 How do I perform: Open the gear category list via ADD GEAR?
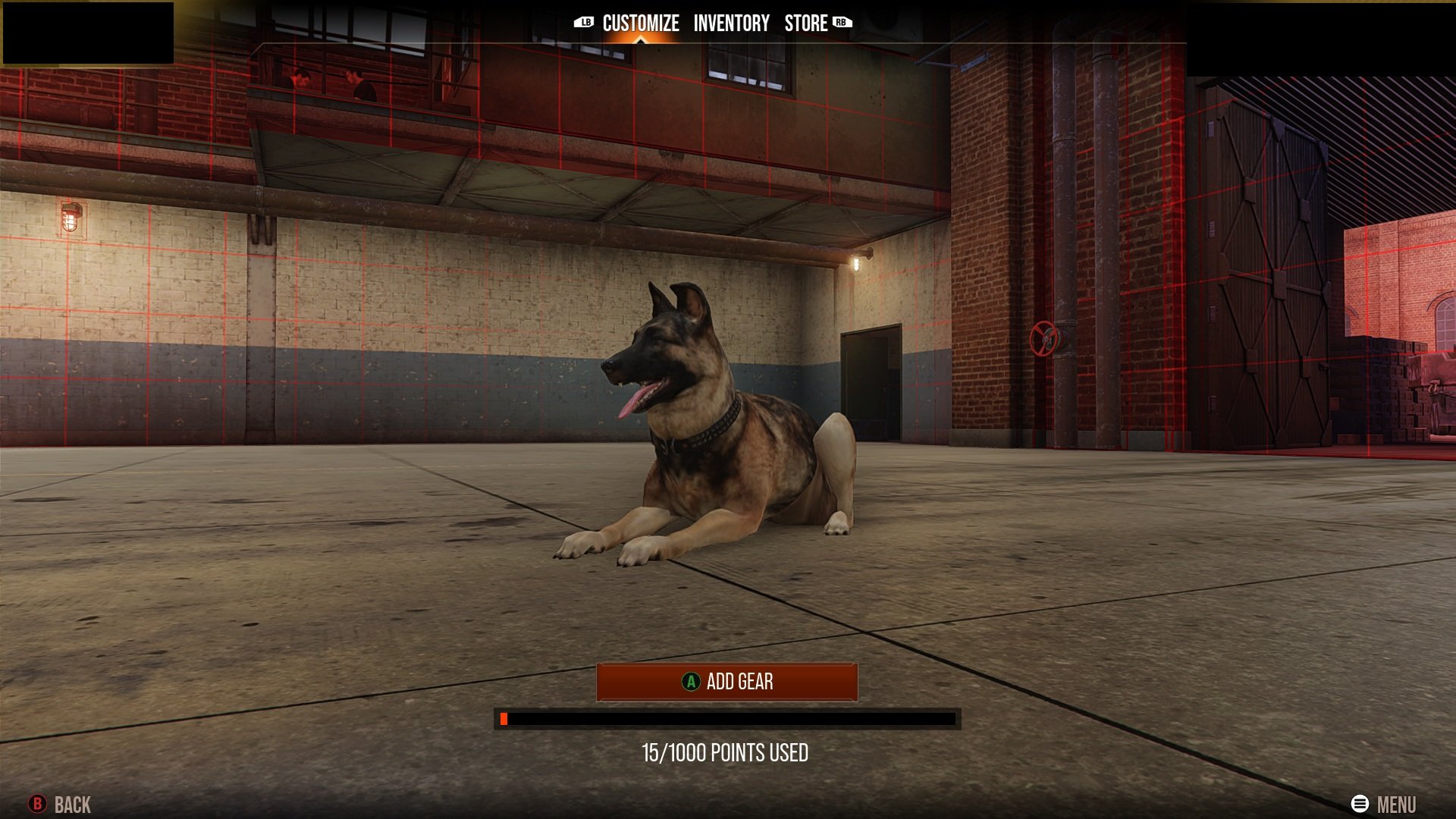tap(728, 682)
